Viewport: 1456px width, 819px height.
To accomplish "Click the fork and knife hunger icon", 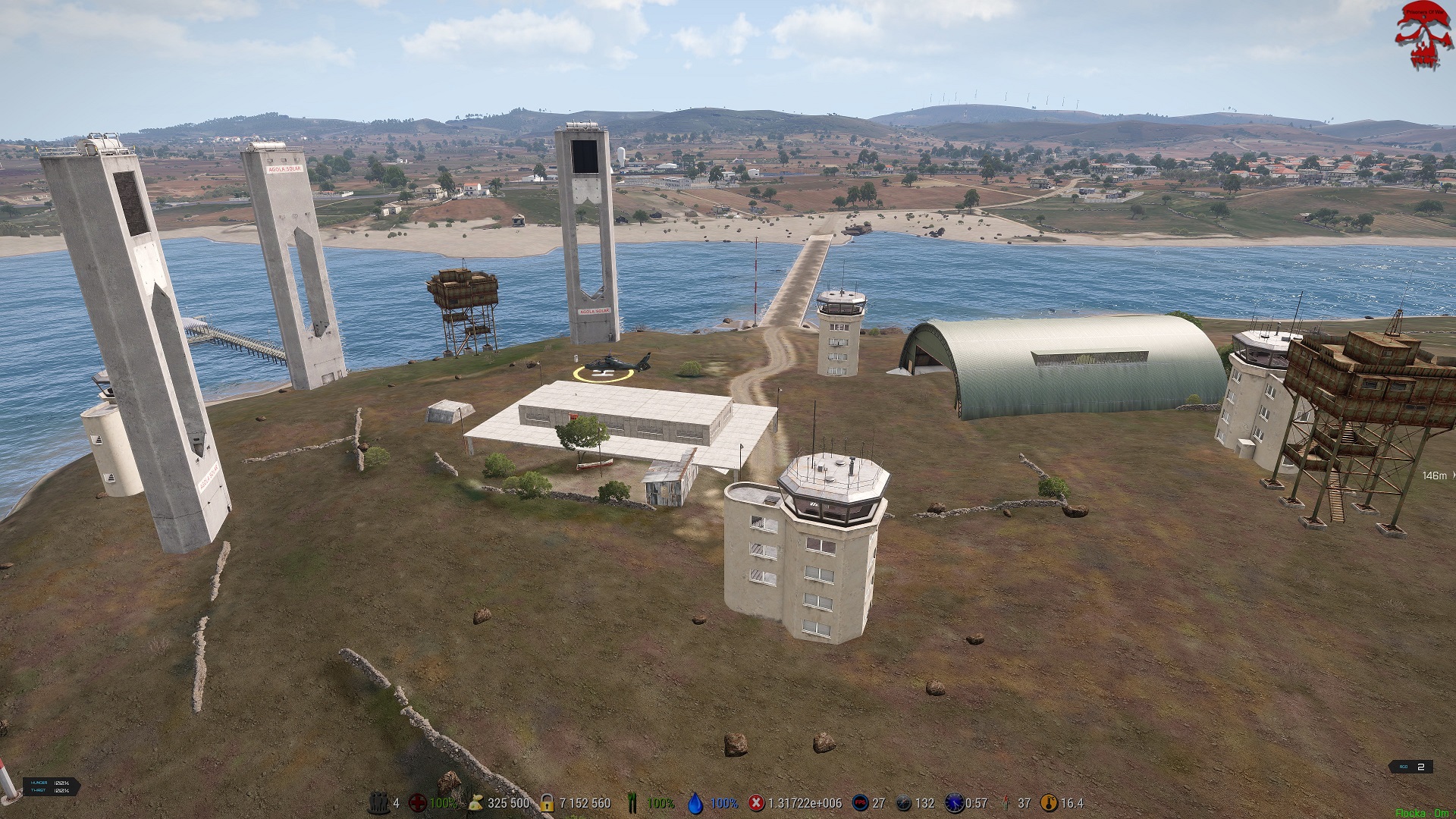I will 633,802.
